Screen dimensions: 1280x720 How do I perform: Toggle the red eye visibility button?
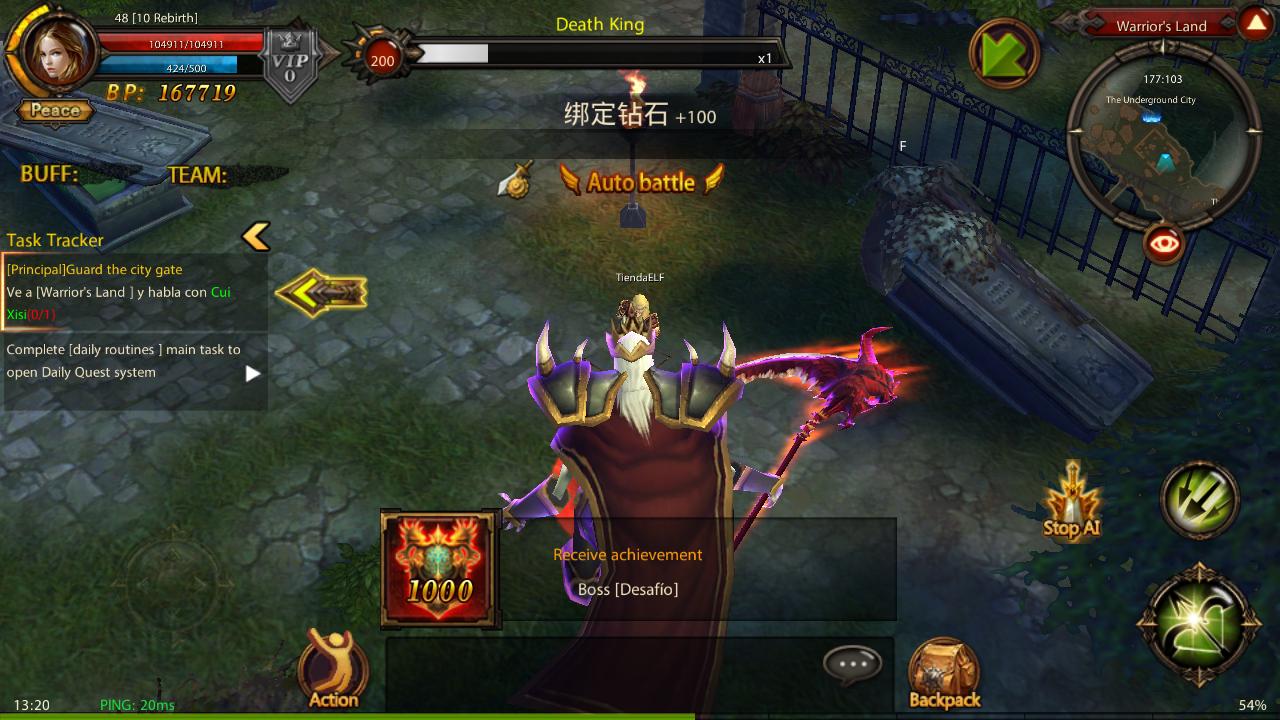[1164, 243]
